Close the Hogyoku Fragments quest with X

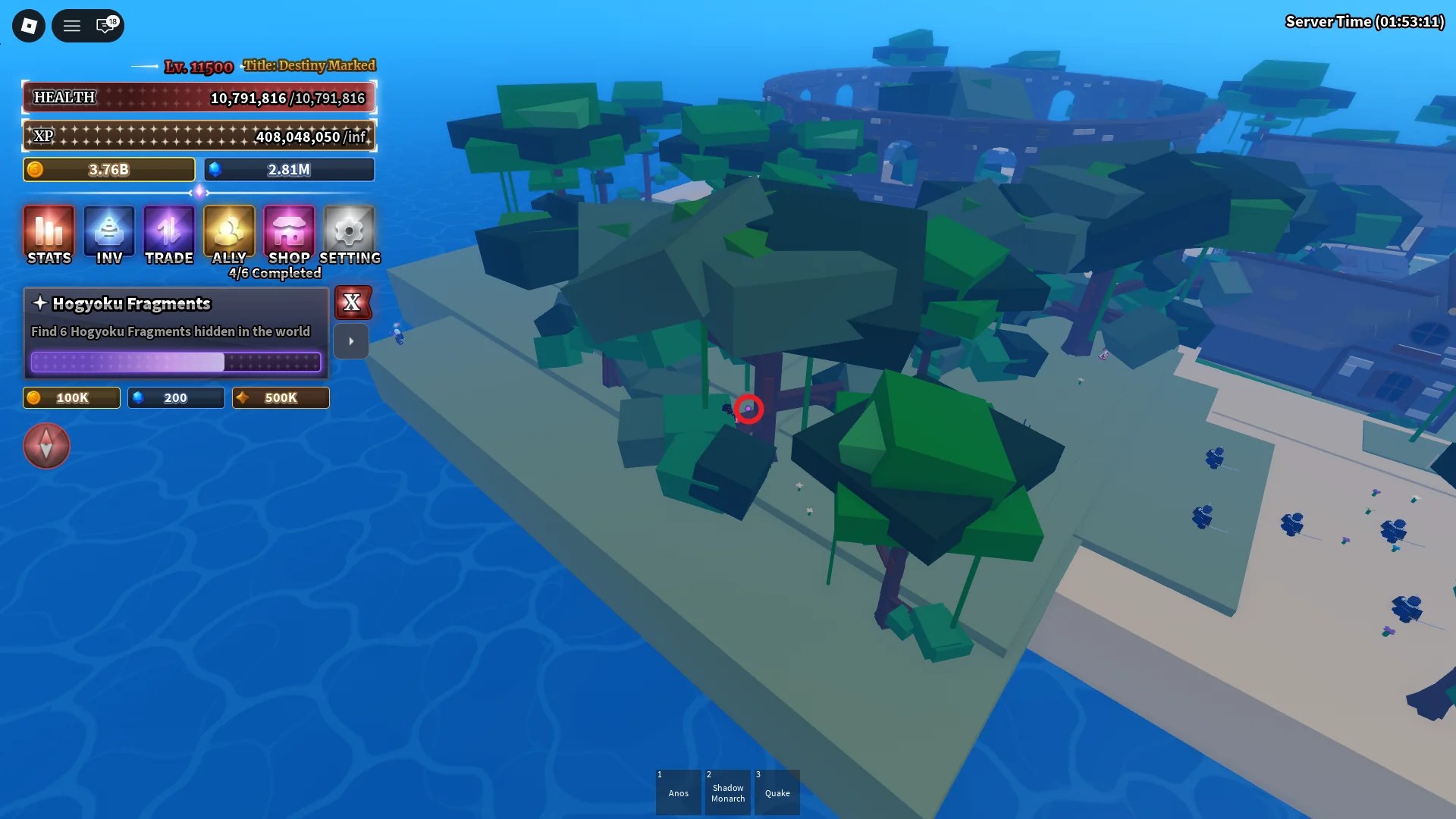353,303
